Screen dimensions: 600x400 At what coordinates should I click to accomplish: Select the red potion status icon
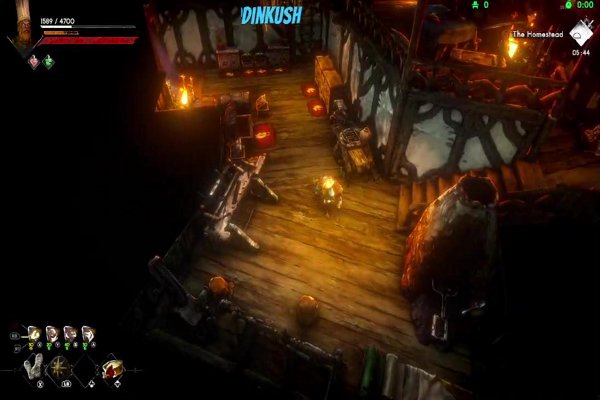[x=33, y=61]
